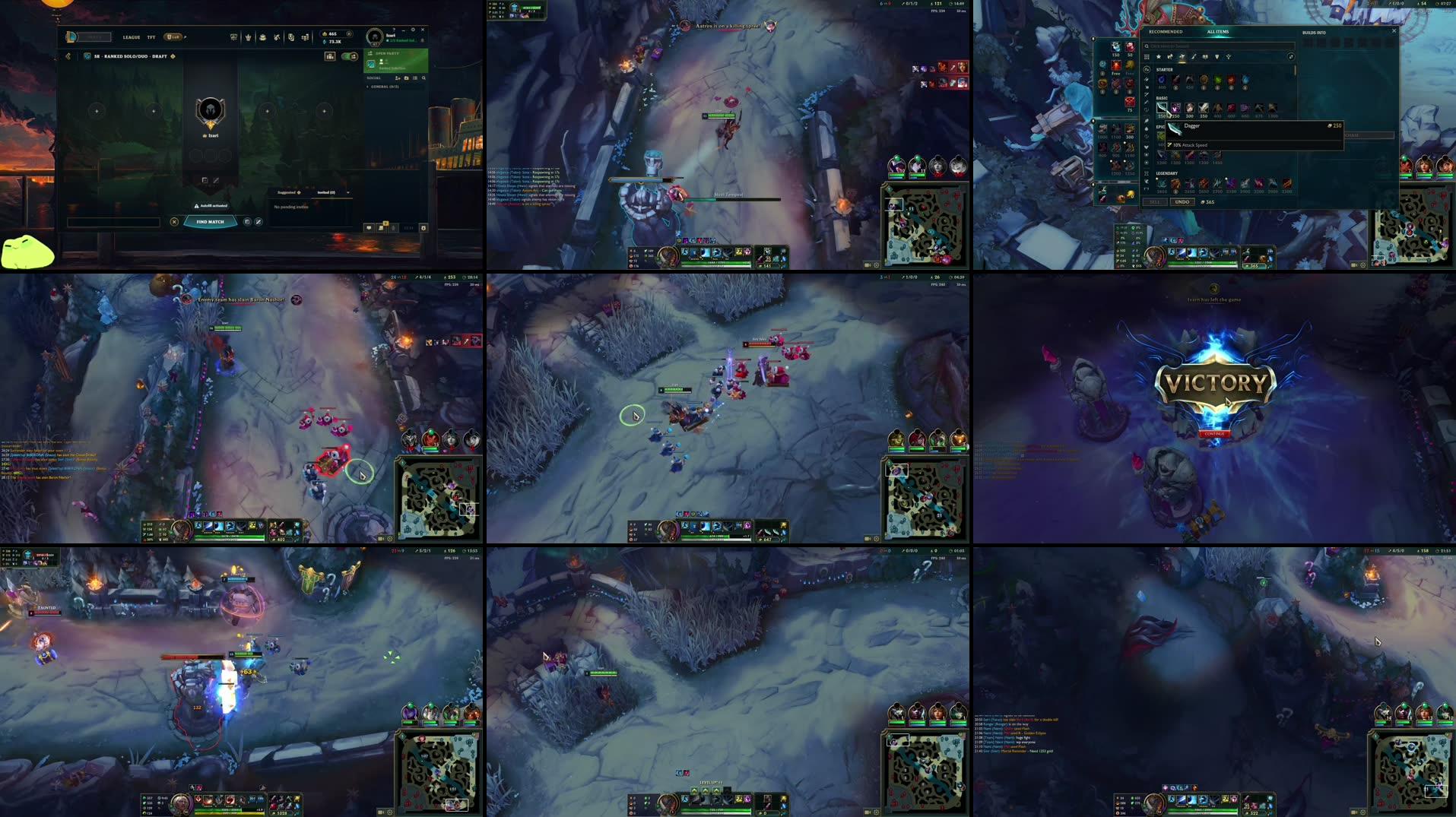The width and height of the screenshot is (1456, 817).
Task: Open the friend search icon in the Social panel
Action: (424, 79)
